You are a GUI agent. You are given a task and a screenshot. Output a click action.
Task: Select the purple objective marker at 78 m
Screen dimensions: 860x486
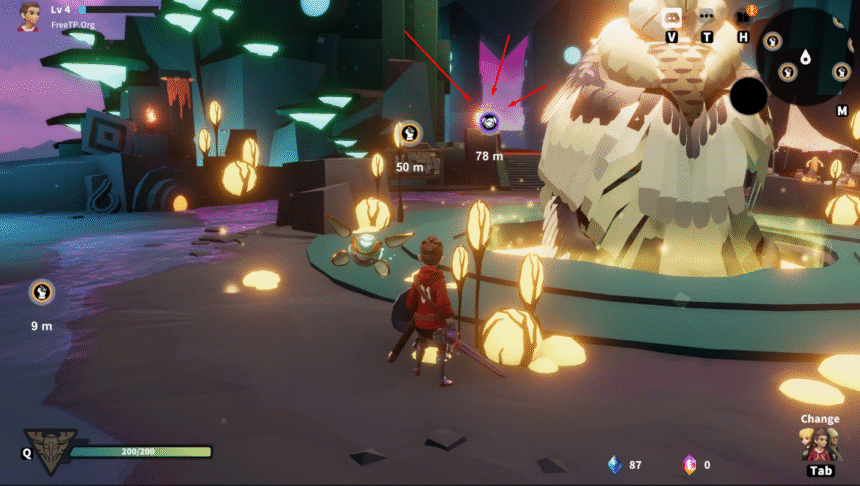point(489,121)
